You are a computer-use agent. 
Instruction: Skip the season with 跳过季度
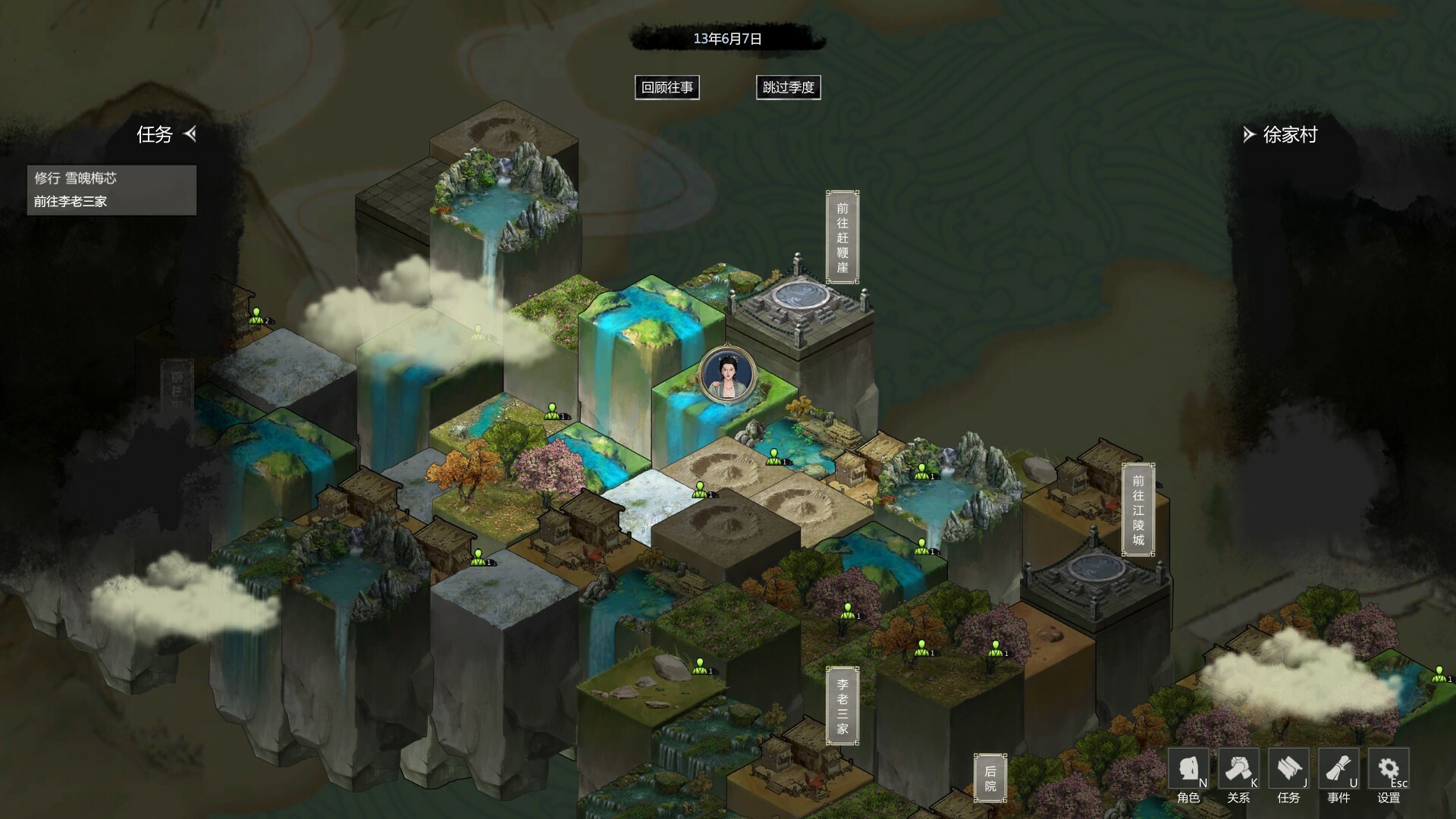788,87
